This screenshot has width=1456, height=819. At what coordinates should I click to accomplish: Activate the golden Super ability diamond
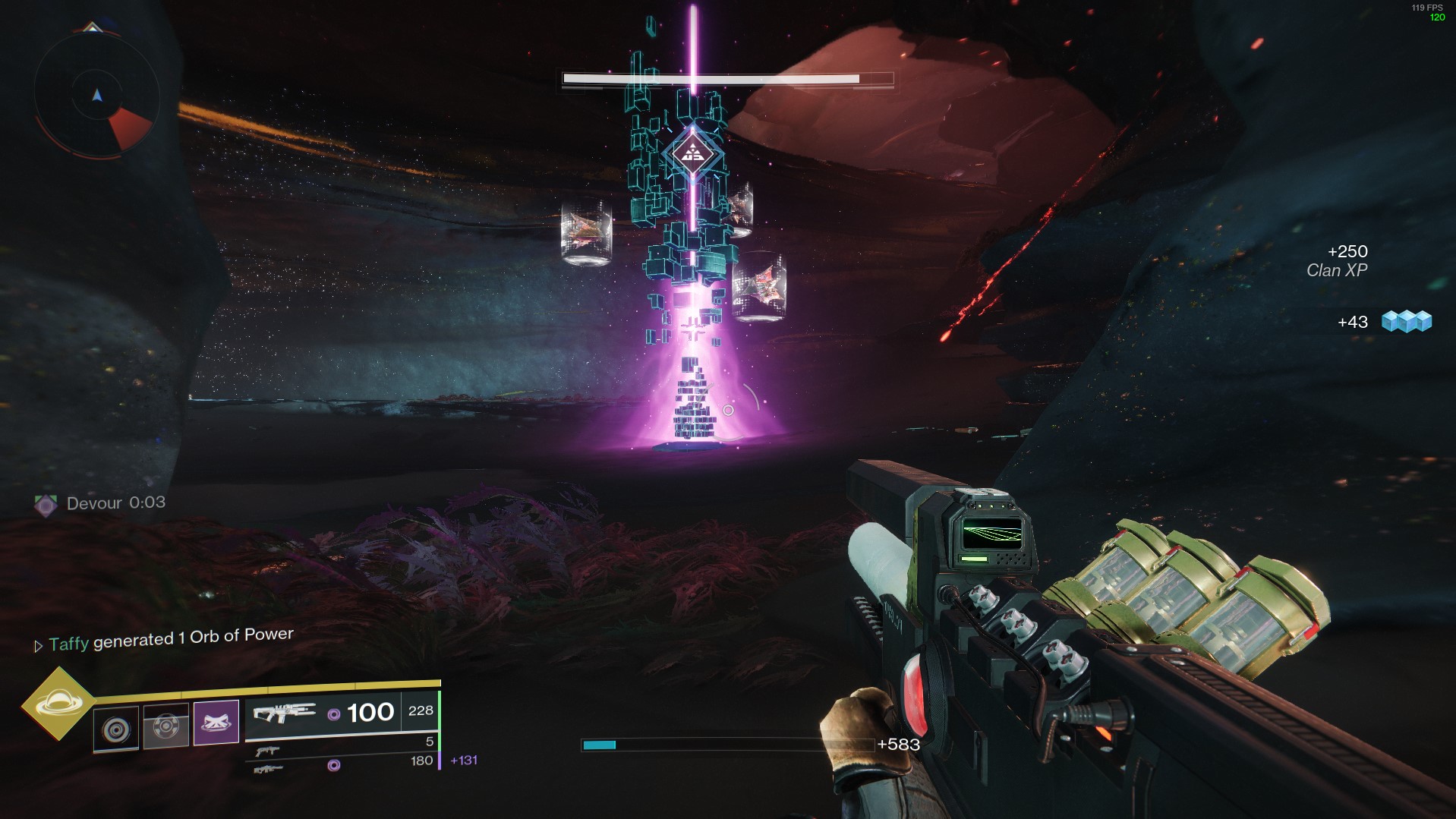(58, 704)
